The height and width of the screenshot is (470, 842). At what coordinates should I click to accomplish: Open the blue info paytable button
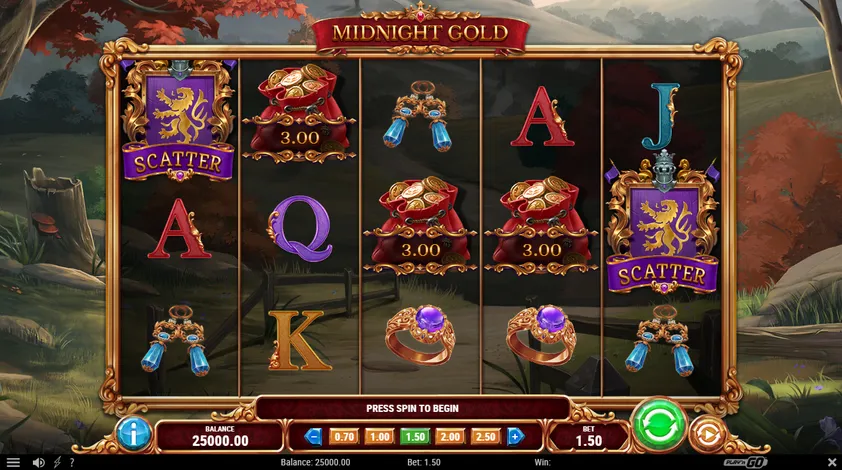point(133,434)
